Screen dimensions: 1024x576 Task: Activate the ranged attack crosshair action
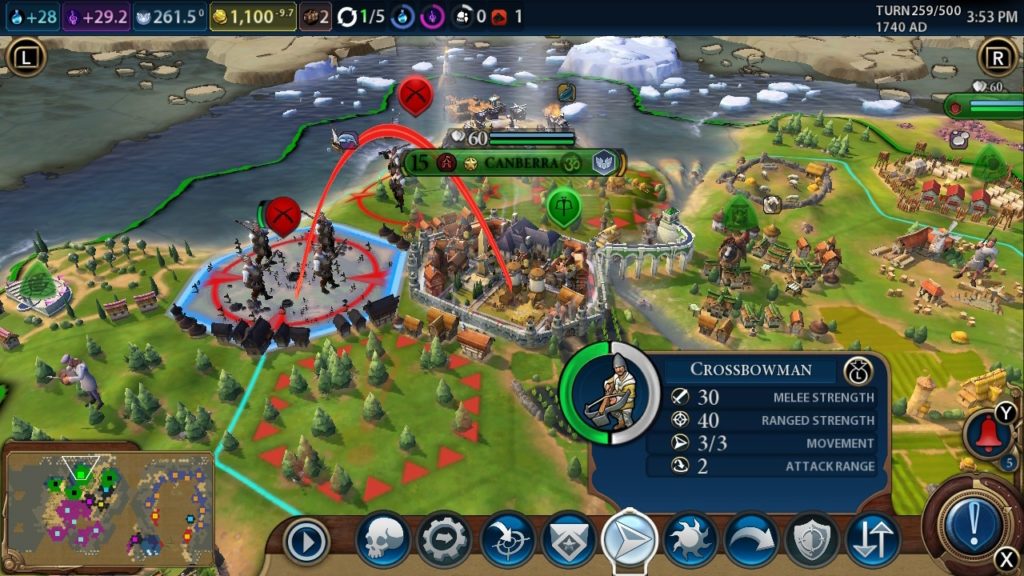pyautogui.click(x=507, y=540)
